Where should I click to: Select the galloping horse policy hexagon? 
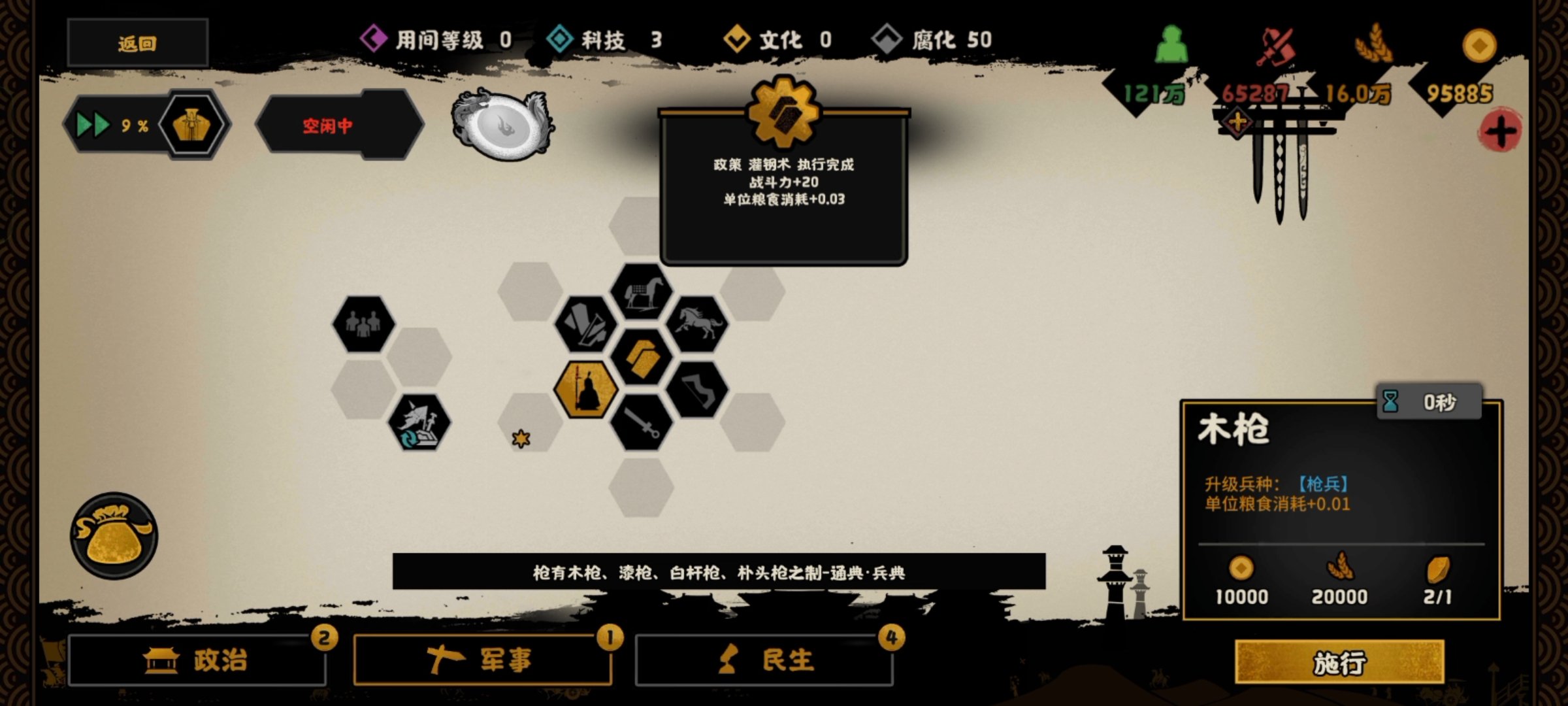click(697, 324)
